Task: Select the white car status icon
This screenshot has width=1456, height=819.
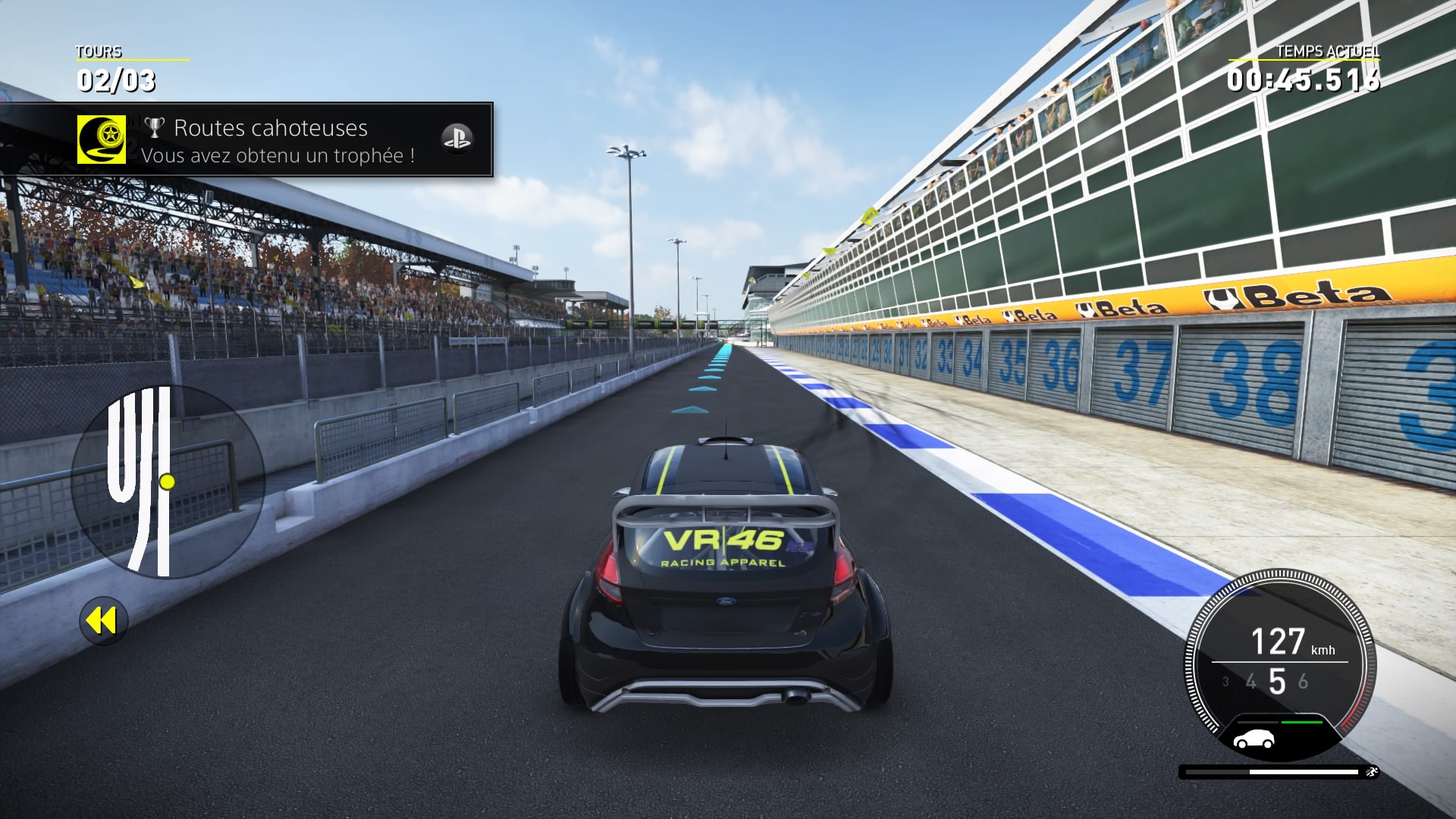Action: tap(1254, 739)
